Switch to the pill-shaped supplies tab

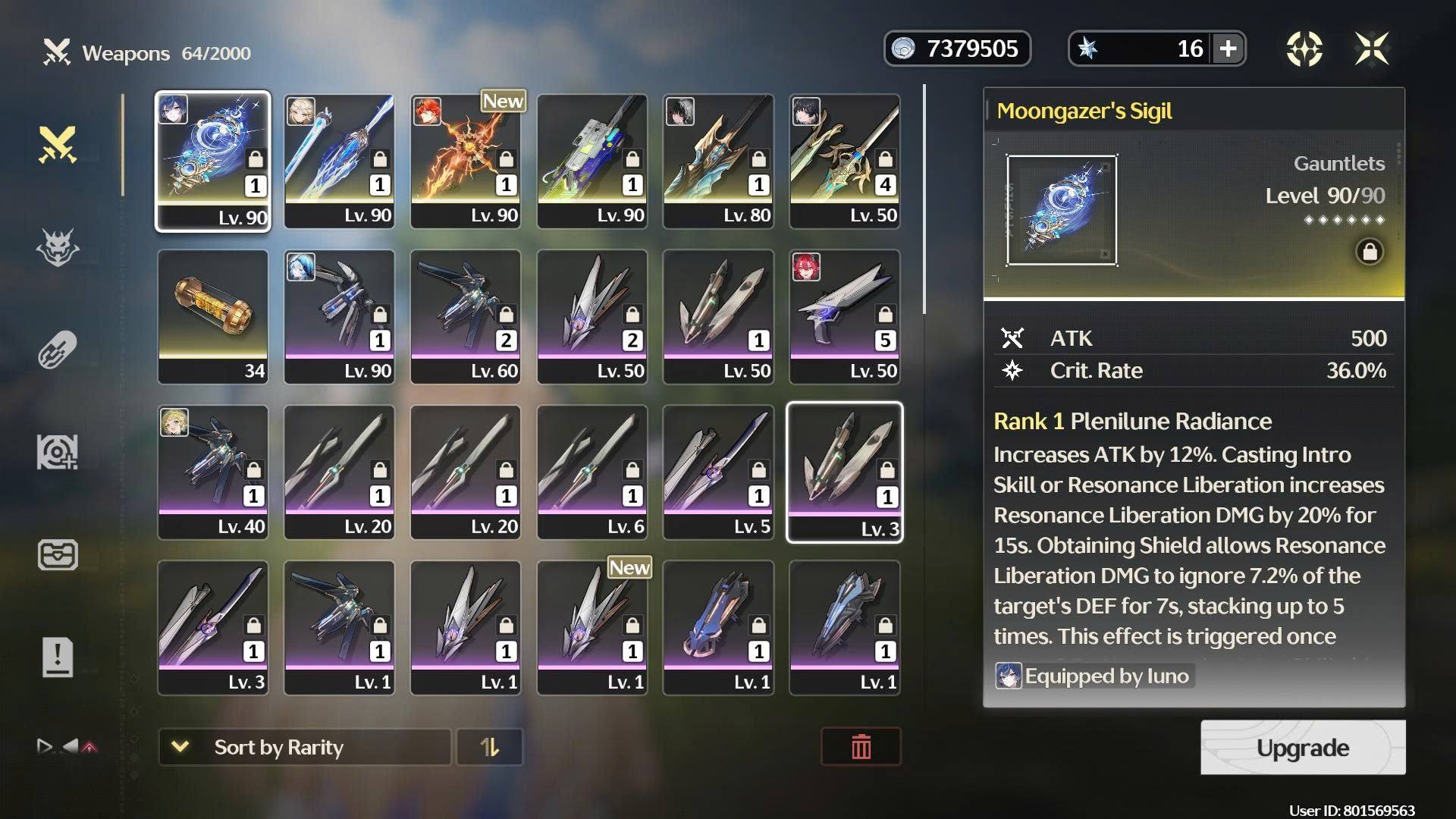[58, 350]
